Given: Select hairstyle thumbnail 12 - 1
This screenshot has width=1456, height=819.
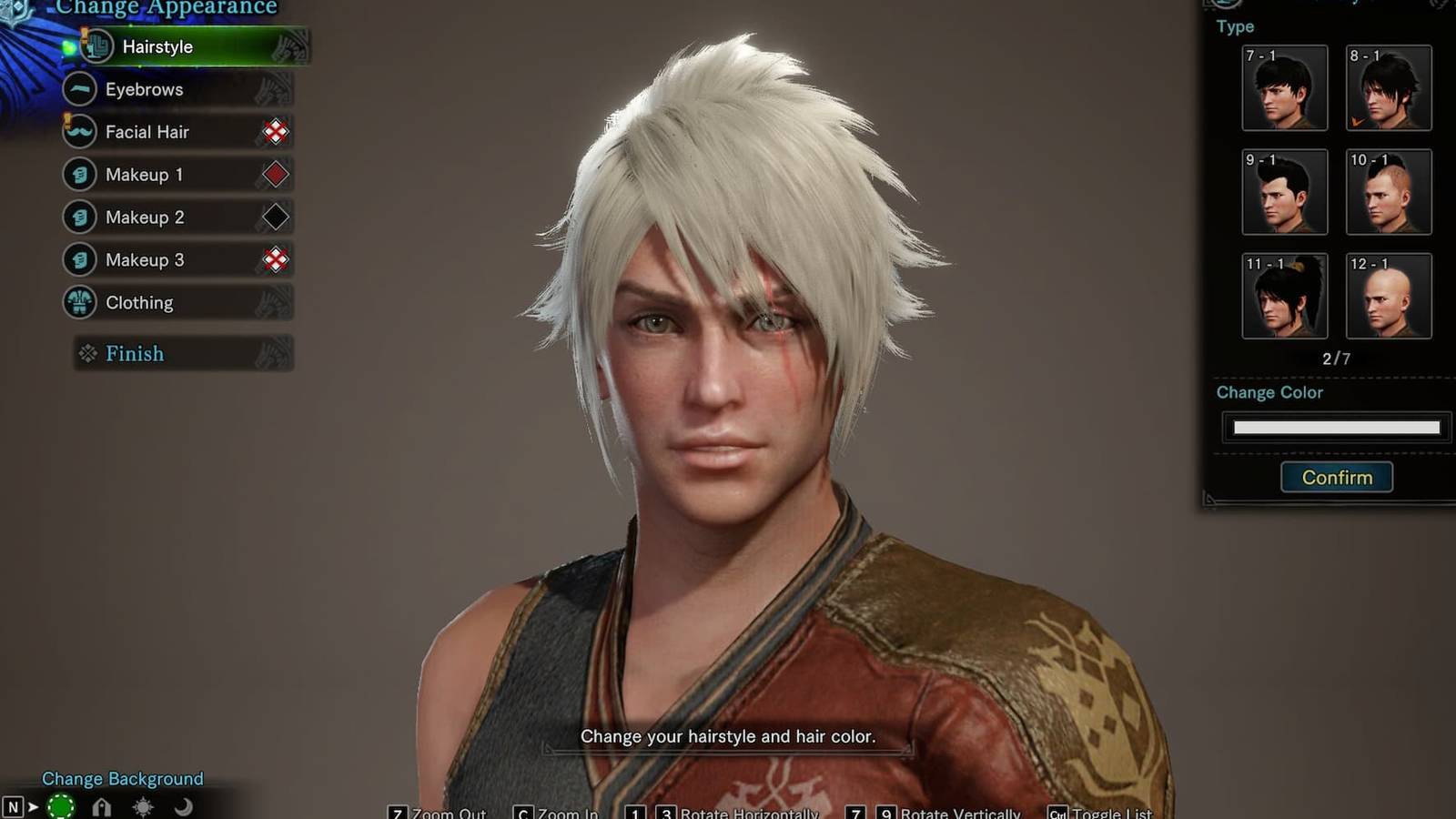Looking at the screenshot, I should click(1388, 296).
